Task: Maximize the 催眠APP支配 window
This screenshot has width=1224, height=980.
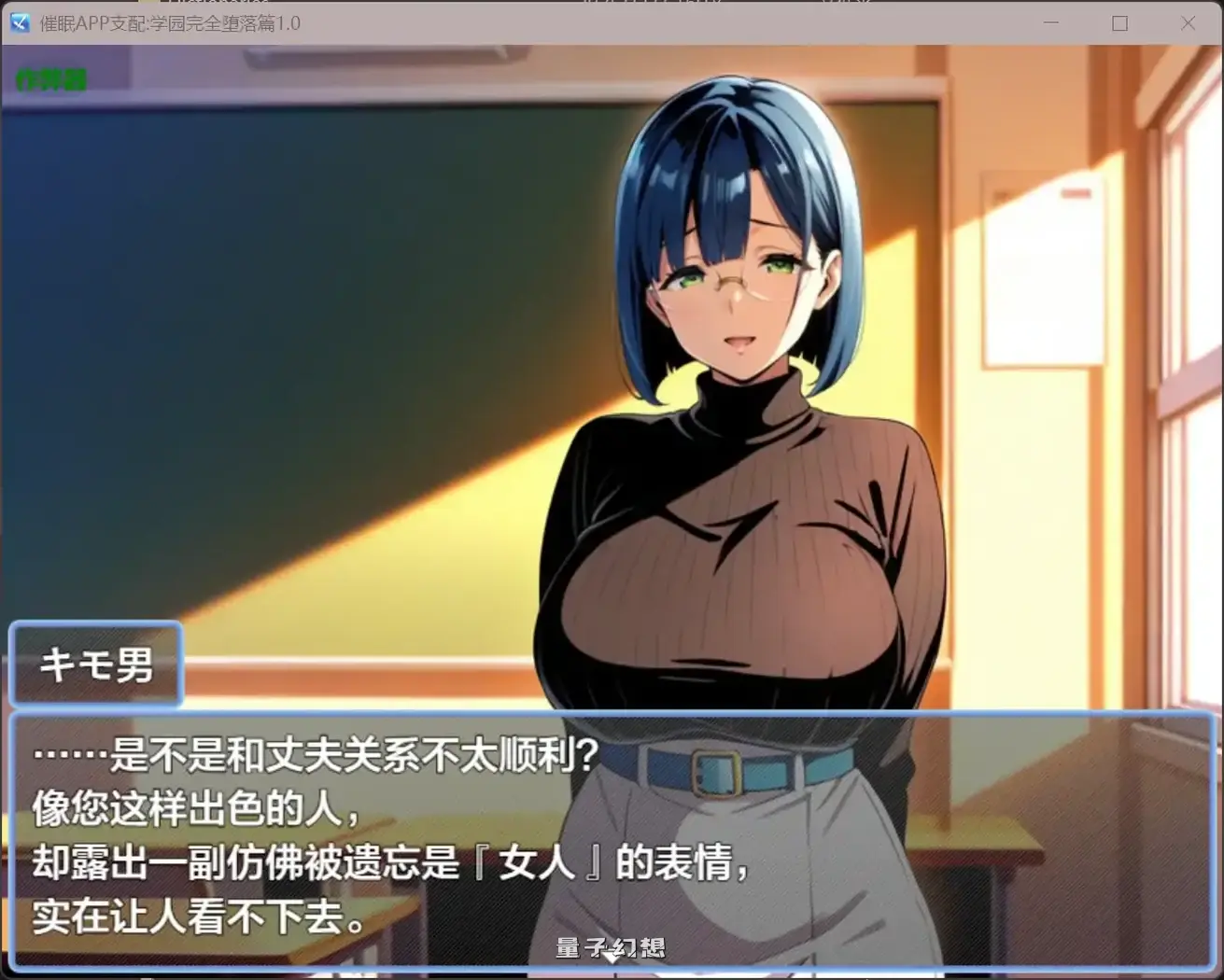Action: pyautogui.click(x=1120, y=23)
